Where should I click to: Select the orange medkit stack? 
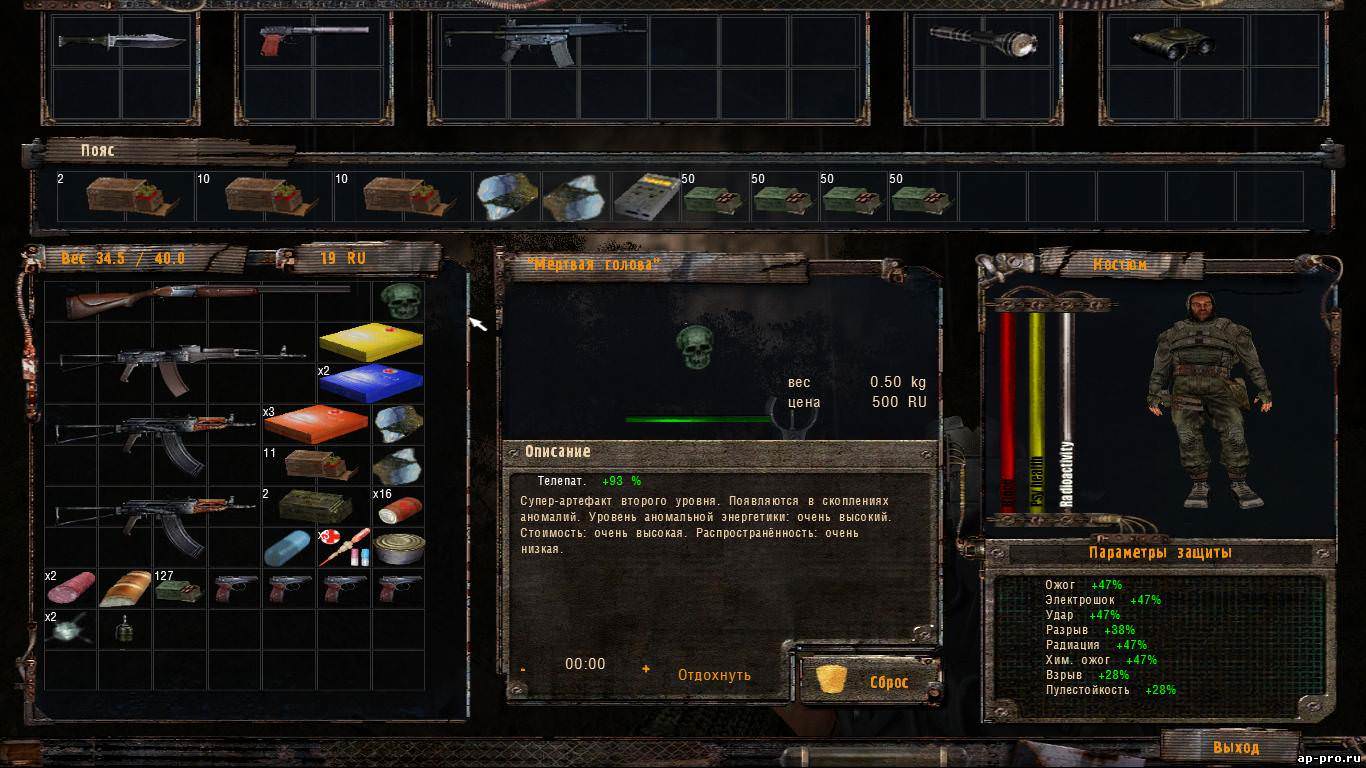[316, 425]
